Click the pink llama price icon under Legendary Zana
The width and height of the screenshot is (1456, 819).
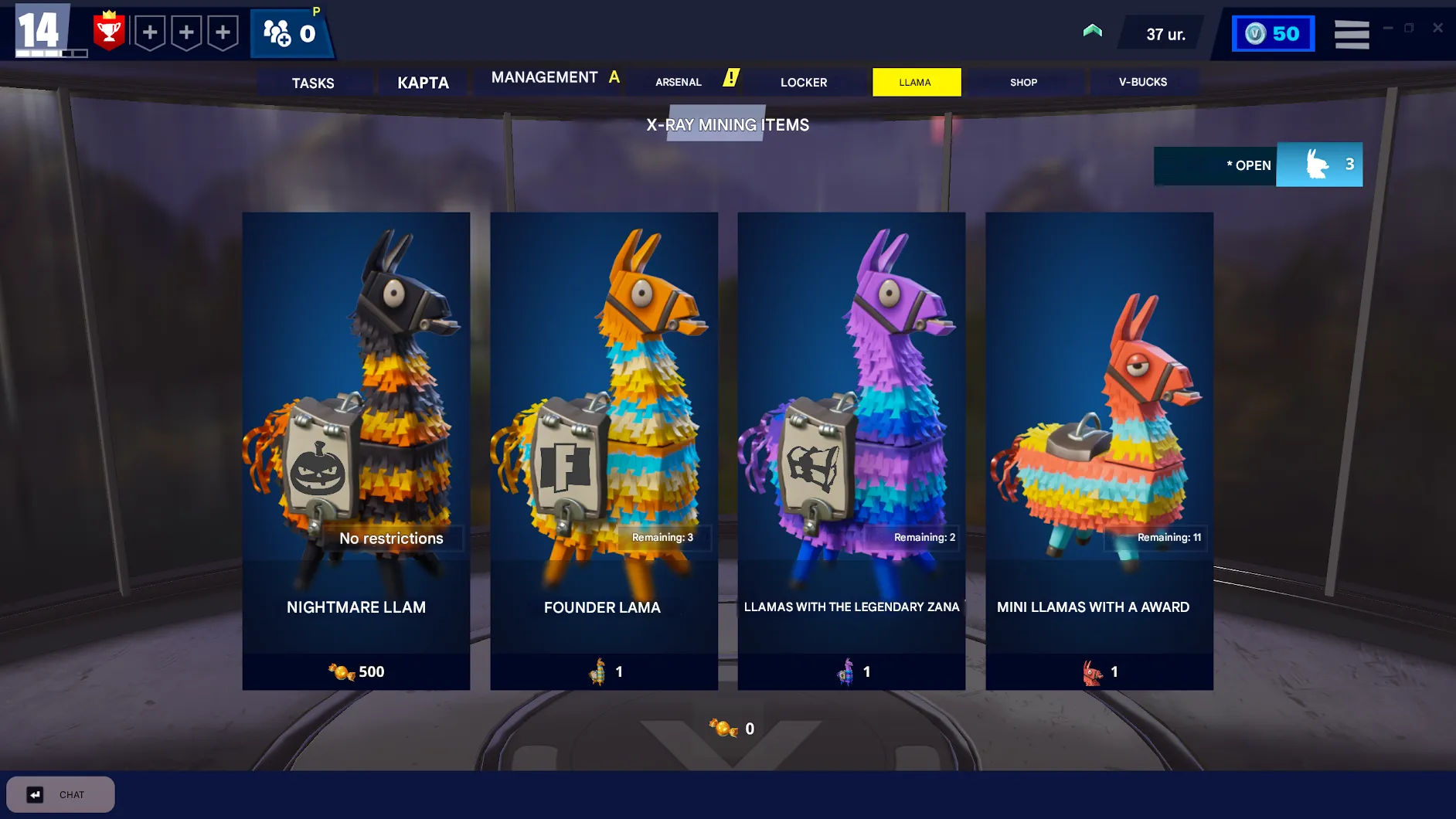click(847, 671)
